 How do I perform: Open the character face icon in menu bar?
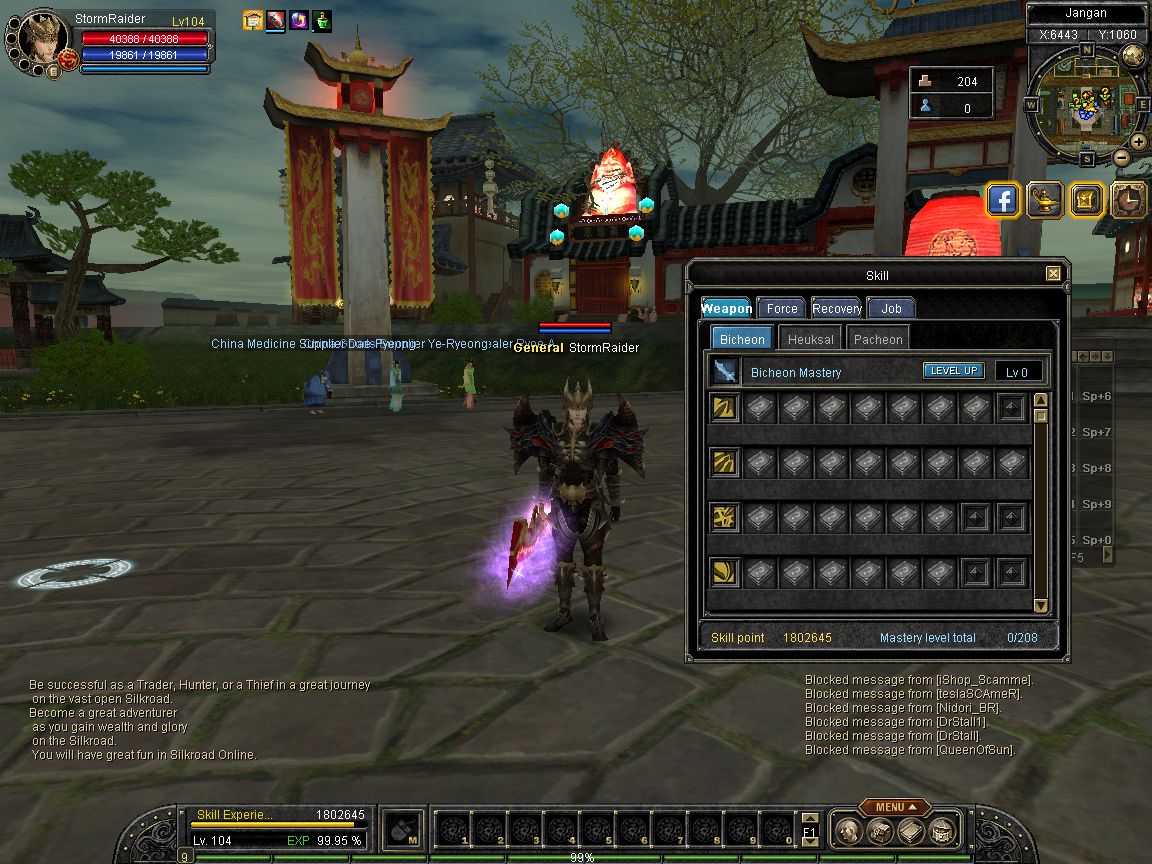(x=848, y=830)
